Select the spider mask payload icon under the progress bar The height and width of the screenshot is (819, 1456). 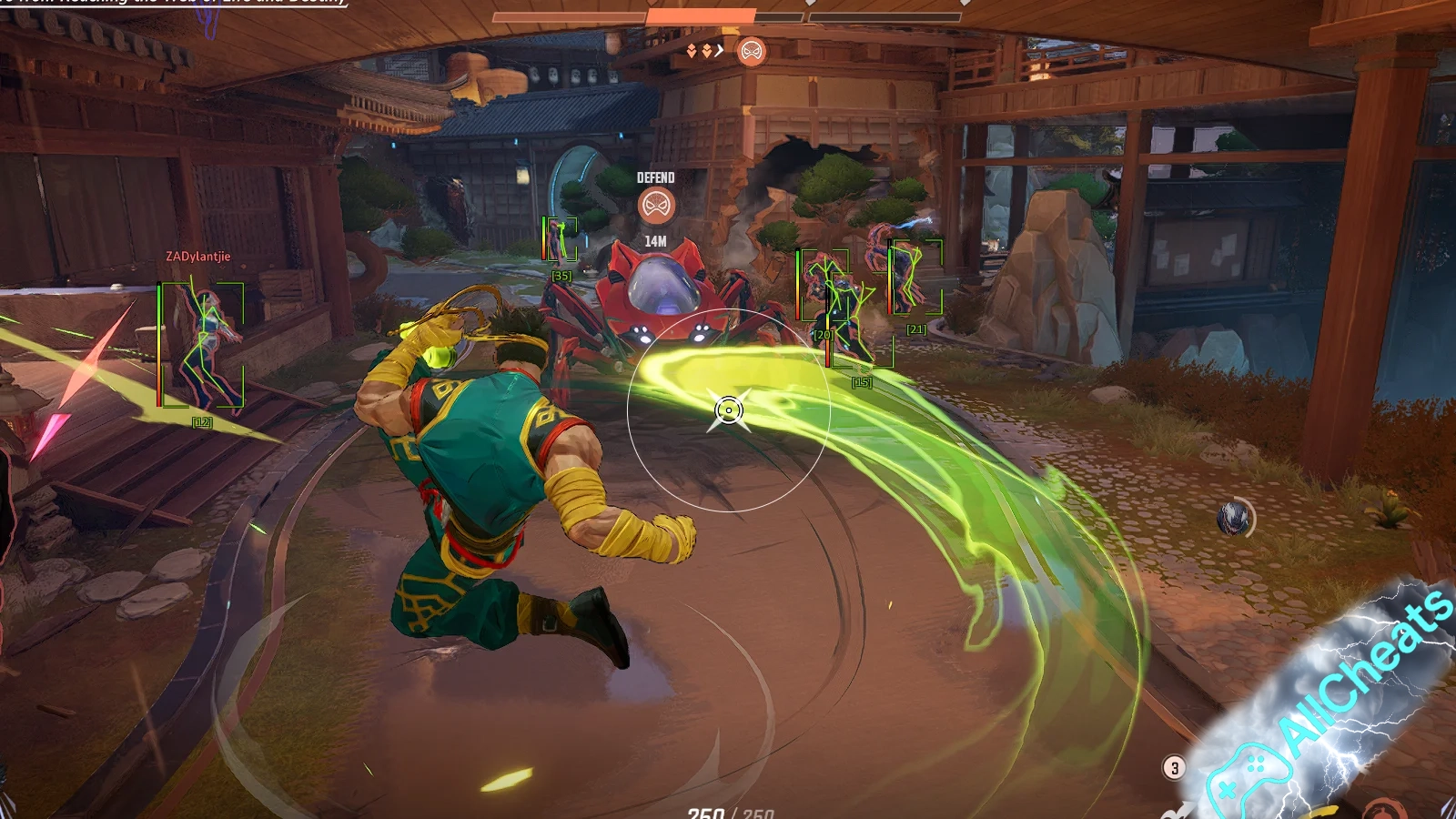pos(751,52)
